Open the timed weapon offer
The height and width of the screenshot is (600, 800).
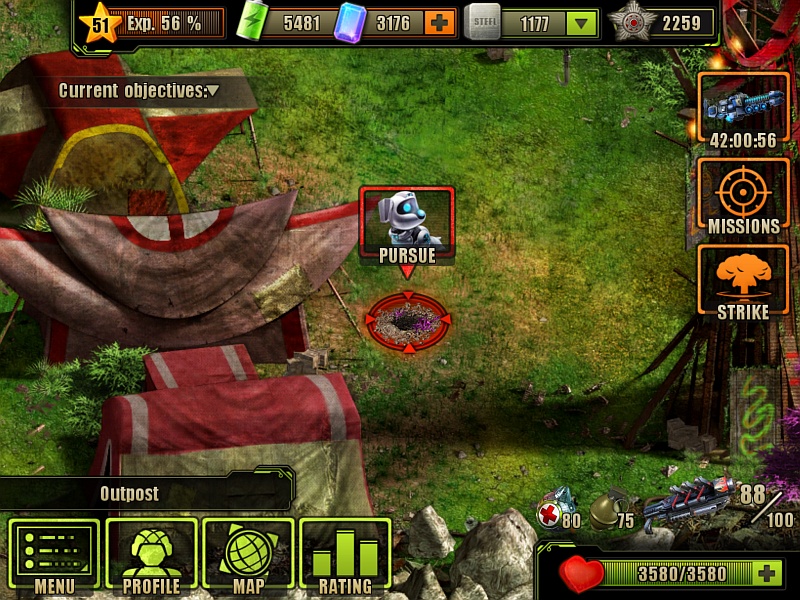point(743,110)
